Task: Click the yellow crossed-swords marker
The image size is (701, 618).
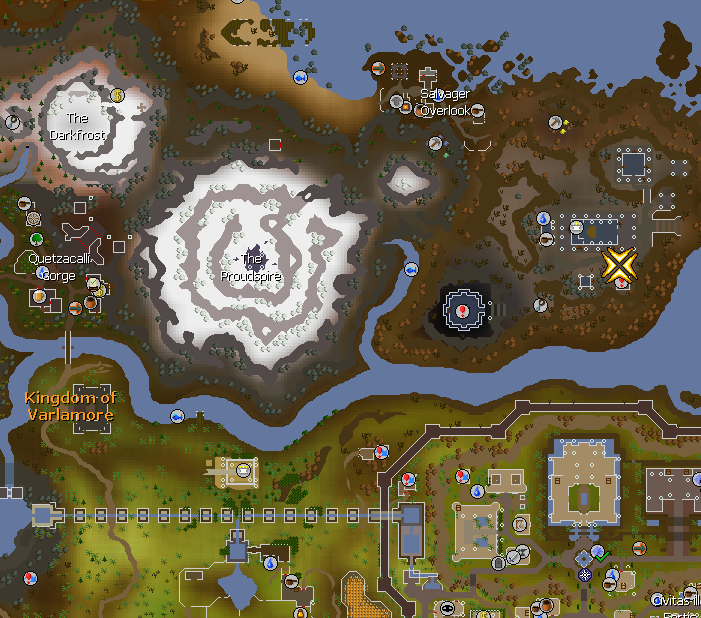Action: (x=619, y=265)
